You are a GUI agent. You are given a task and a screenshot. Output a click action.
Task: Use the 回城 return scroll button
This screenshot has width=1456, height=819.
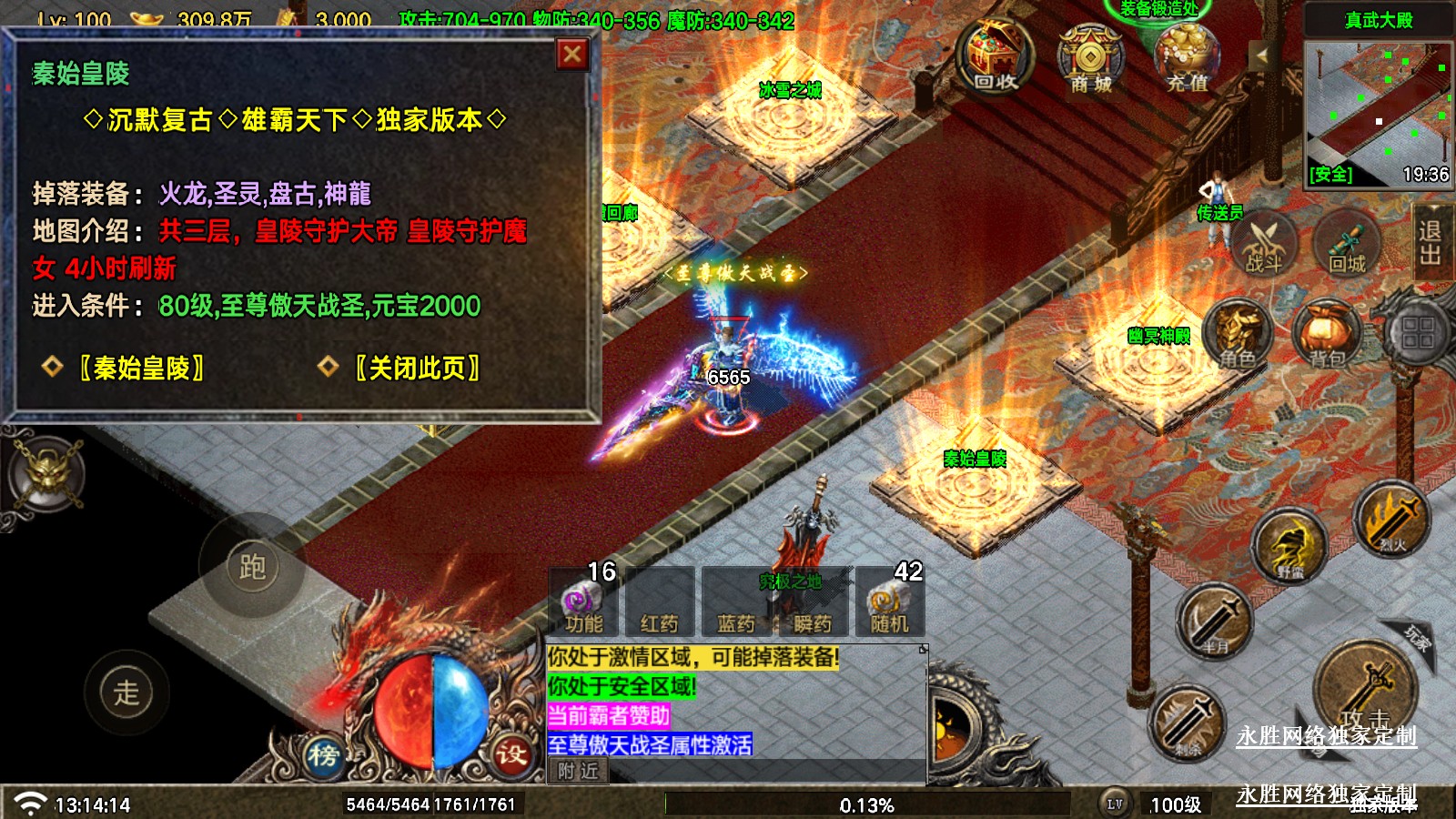tap(1347, 243)
